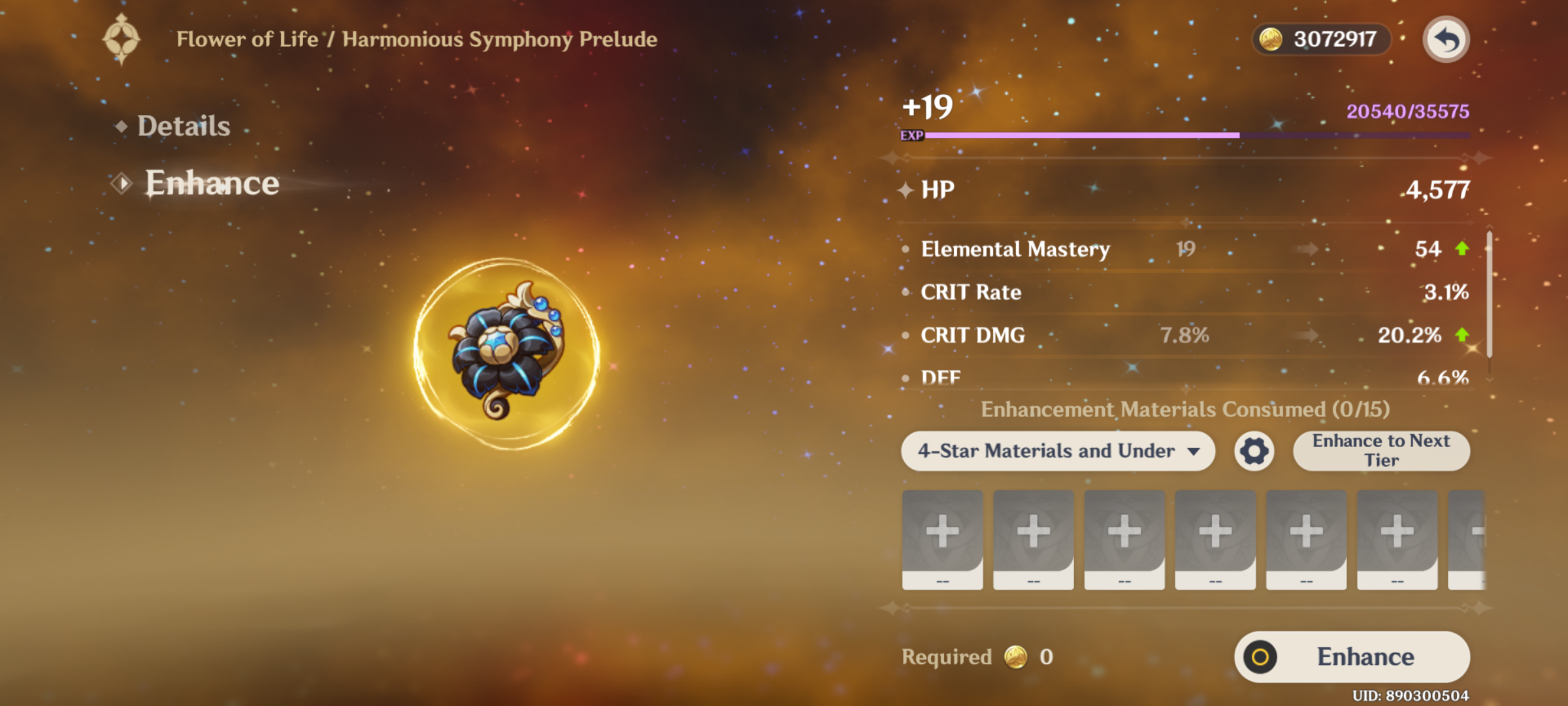Click the Harmonious Symphony Prelude flower artifact
The image size is (1568, 706).
[x=506, y=352]
